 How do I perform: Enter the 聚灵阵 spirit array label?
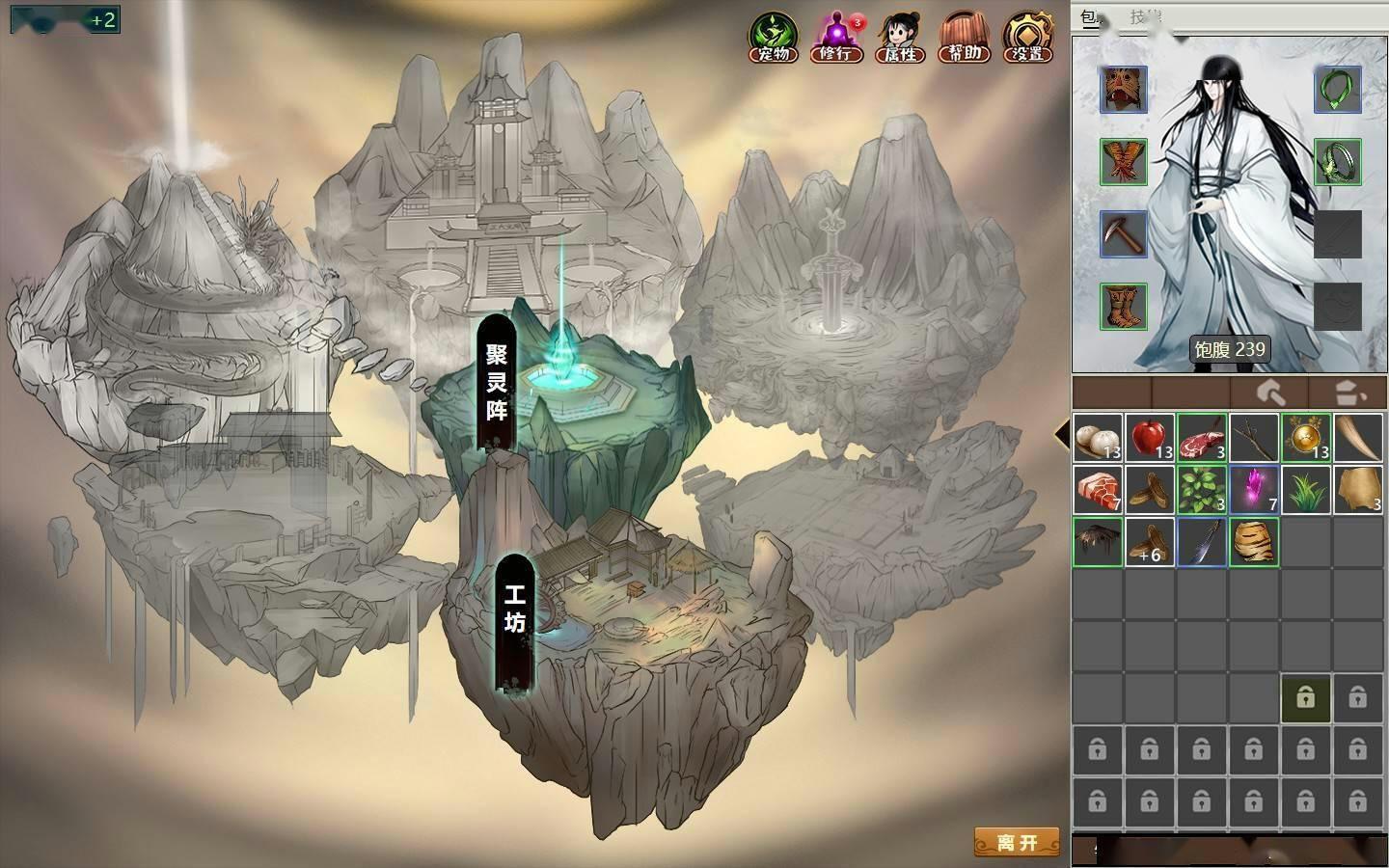point(496,382)
